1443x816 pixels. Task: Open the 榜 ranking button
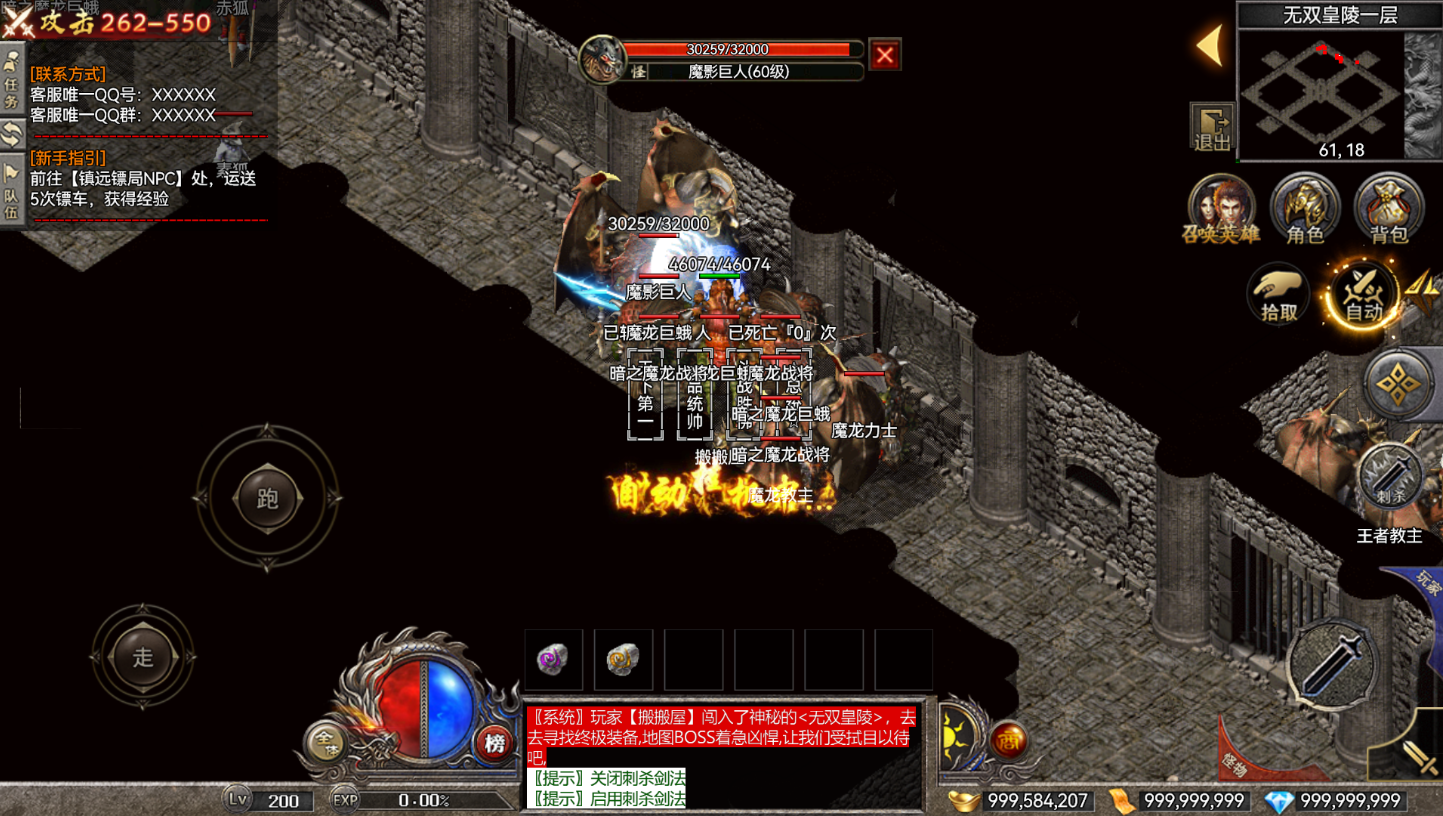[494, 743]
